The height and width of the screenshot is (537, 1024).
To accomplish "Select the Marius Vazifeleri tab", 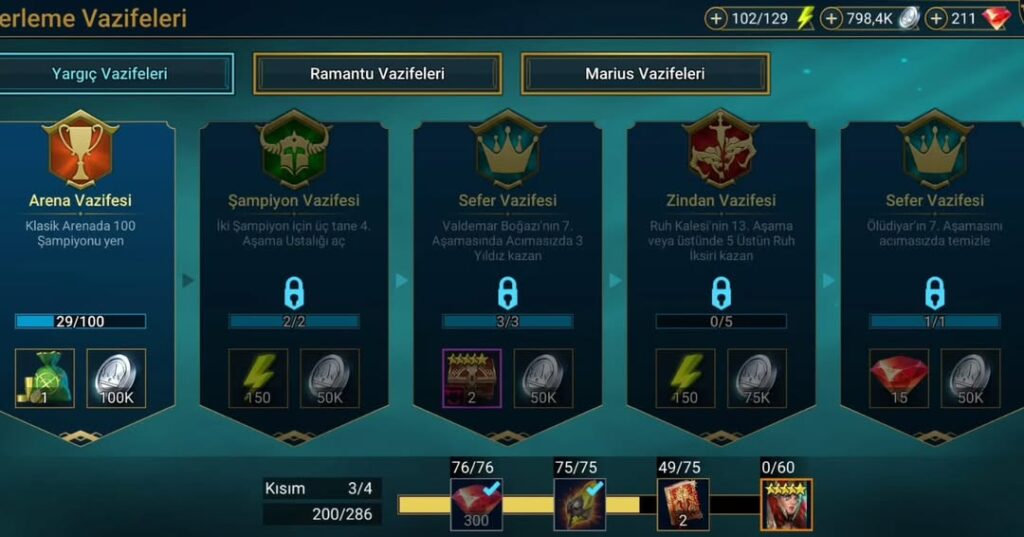I will click(x=645, y=74).
